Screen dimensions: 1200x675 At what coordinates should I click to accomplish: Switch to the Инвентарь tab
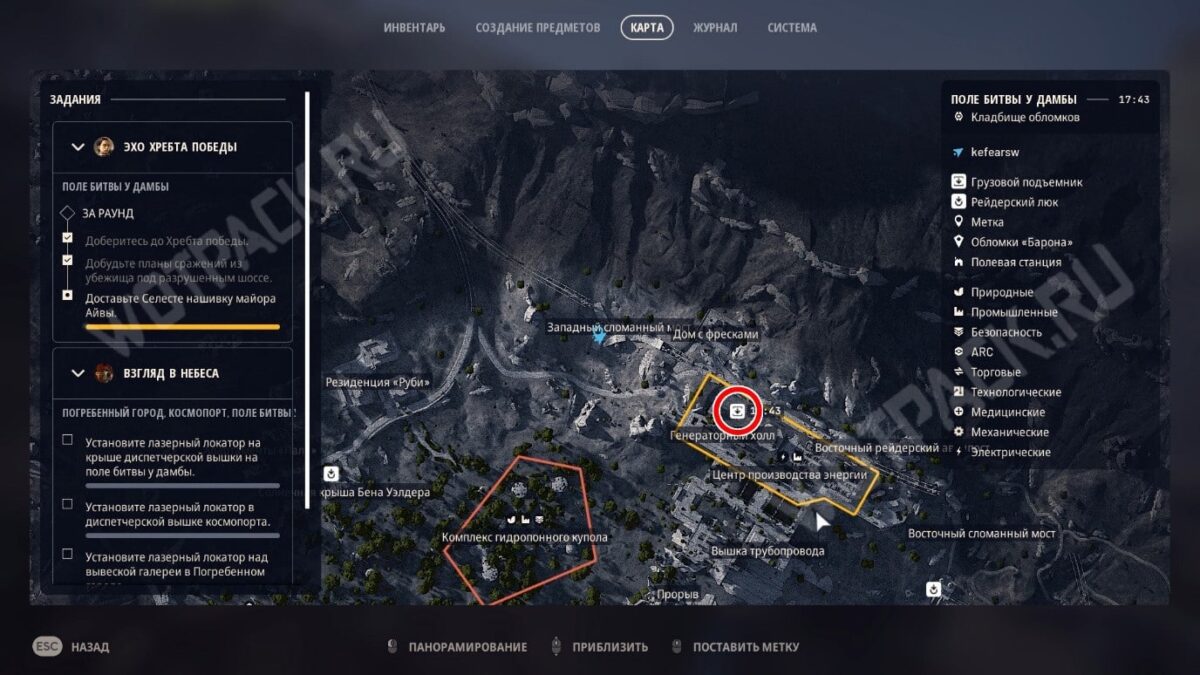click(414, 28)
